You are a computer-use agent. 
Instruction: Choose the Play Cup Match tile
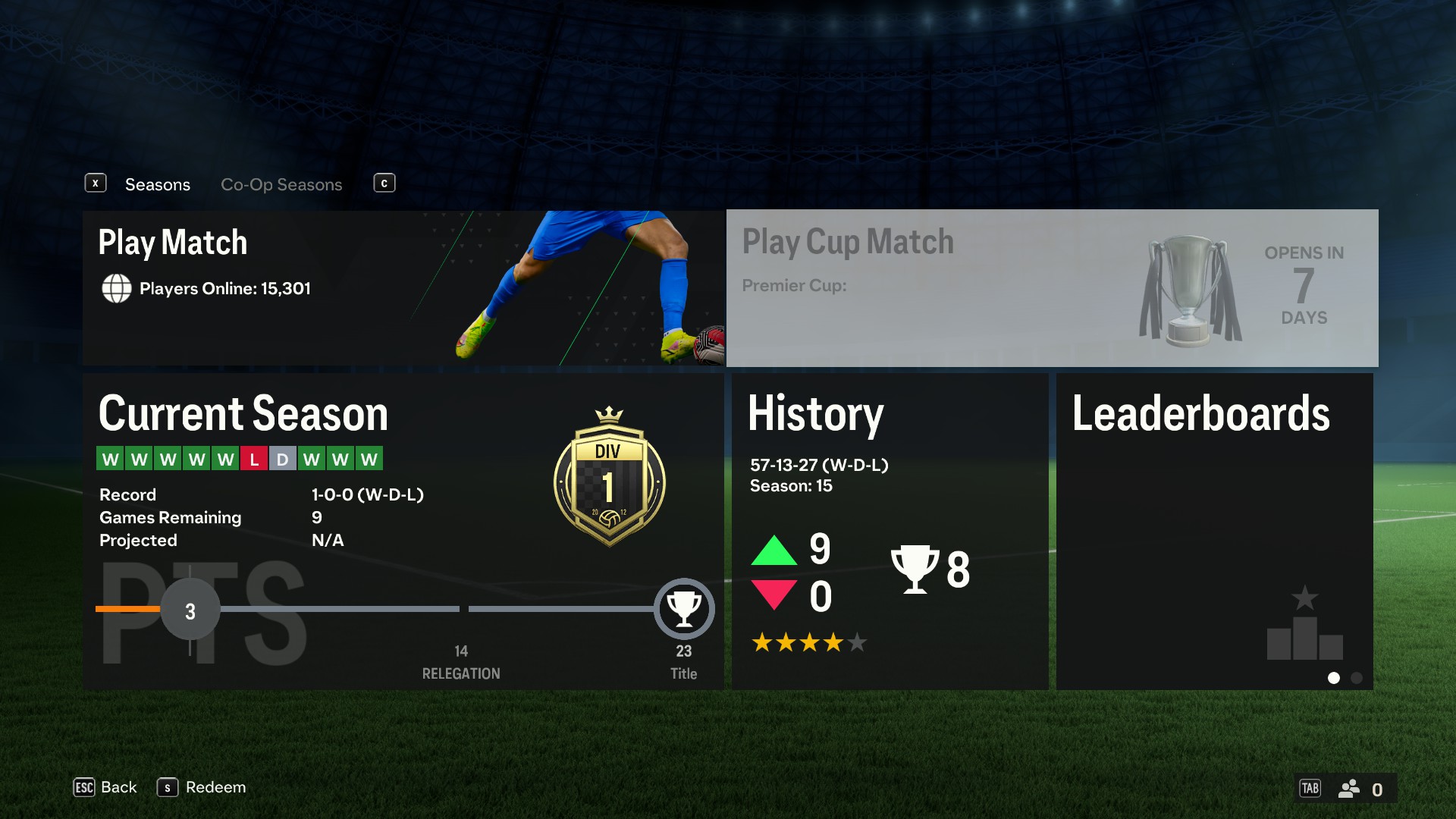pos(1052,288)
